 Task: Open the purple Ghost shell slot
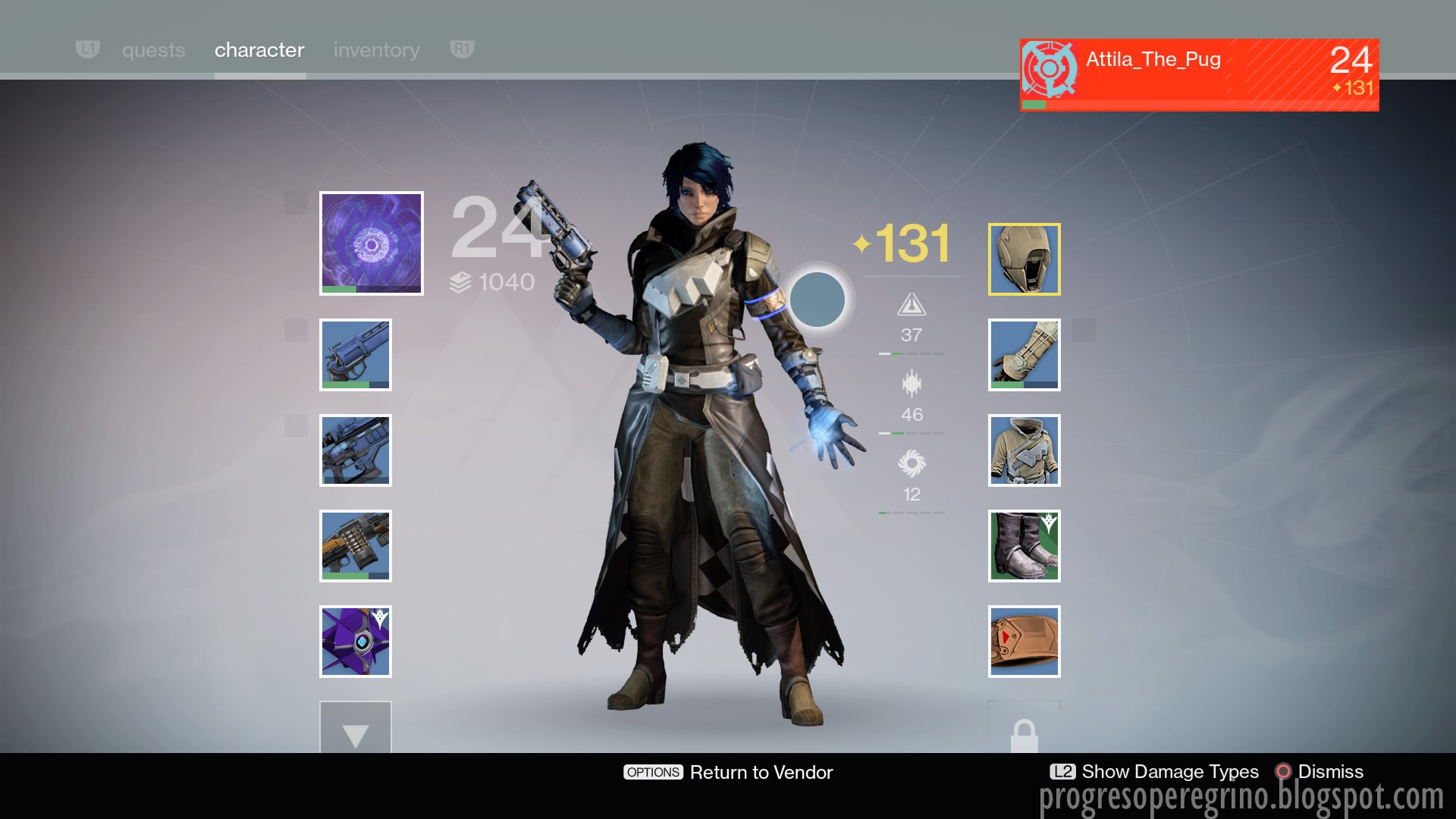(356, 642)
